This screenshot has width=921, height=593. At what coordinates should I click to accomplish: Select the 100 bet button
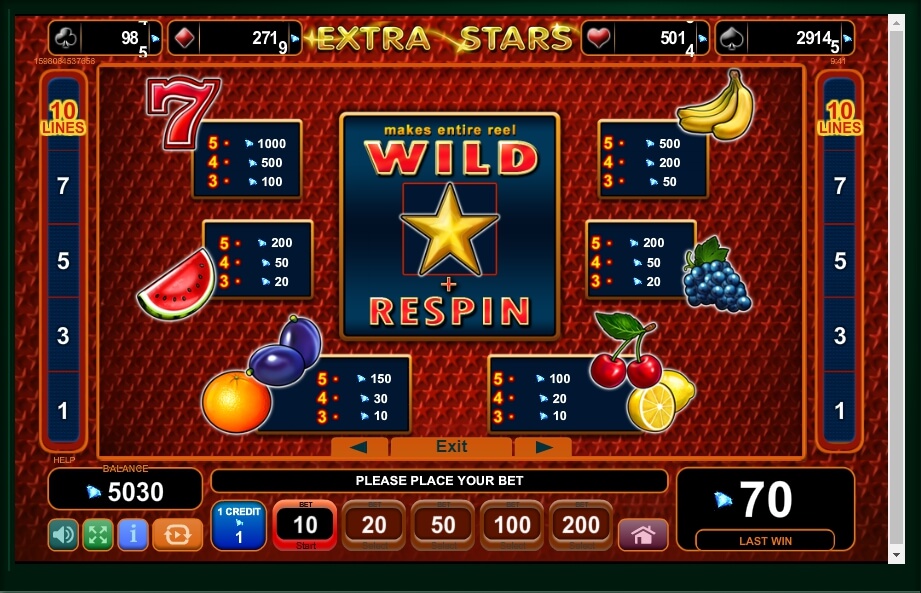click(512, 526)
